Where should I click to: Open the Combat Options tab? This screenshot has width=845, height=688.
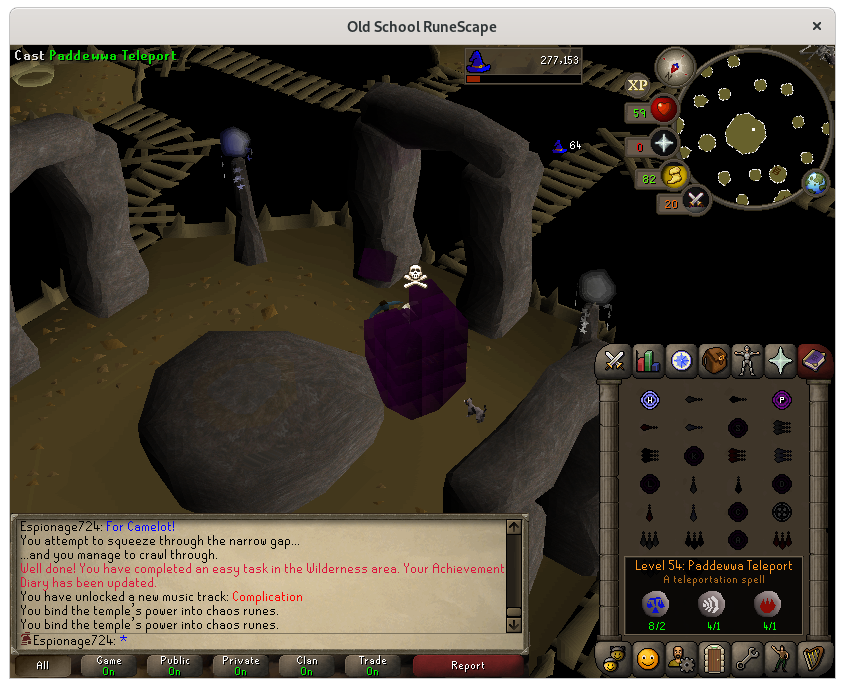click(614, 361)
